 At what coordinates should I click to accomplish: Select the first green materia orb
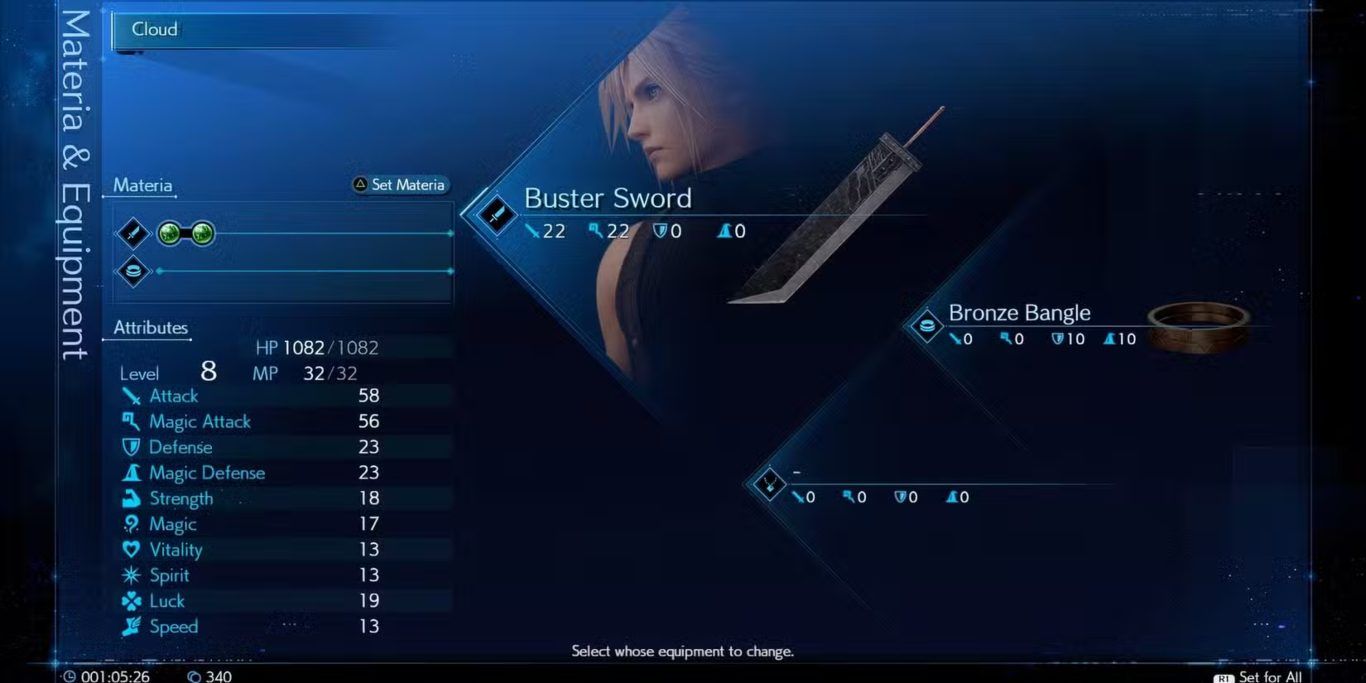point(169,234)
